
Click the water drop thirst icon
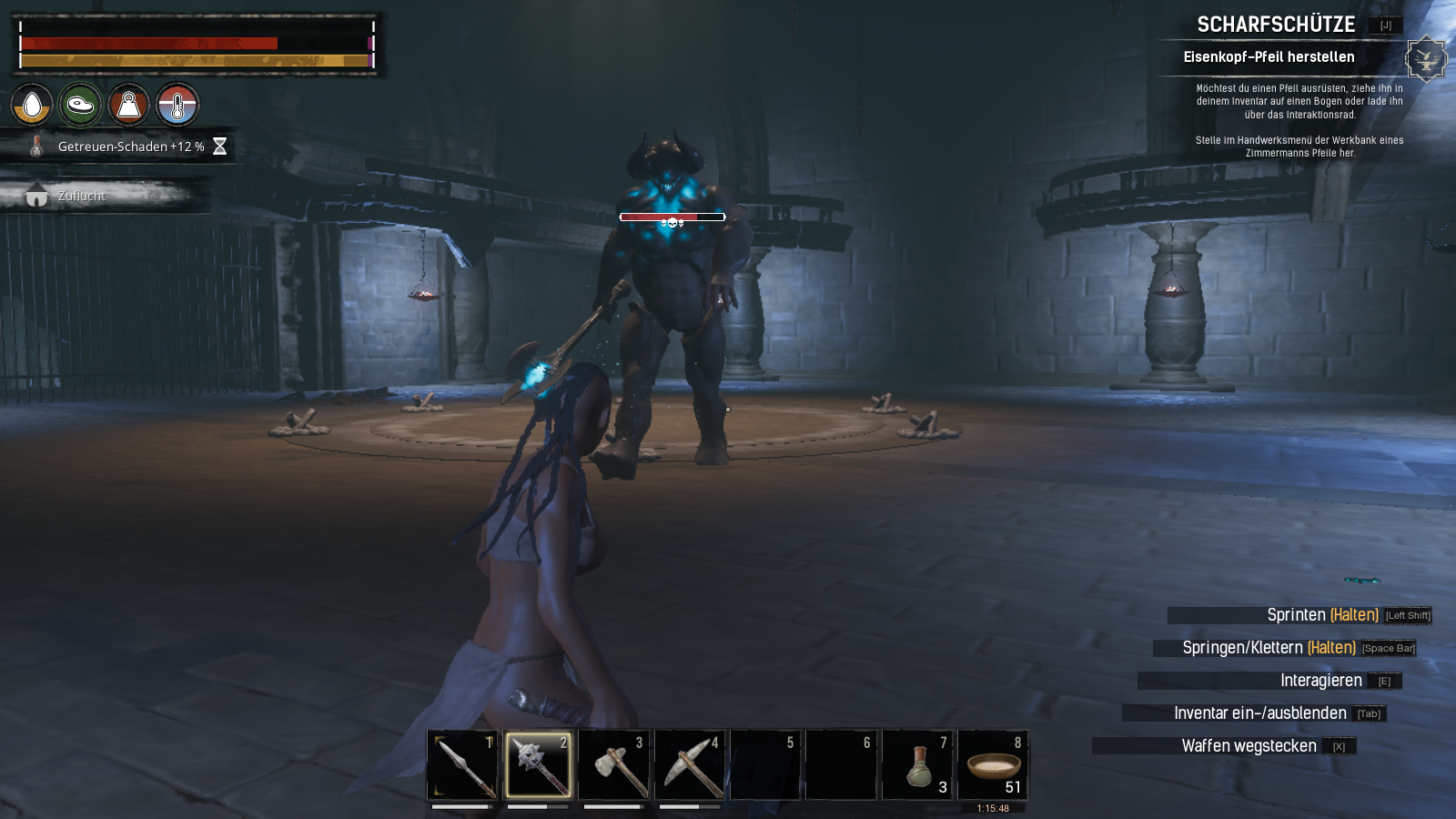point(32,105)
